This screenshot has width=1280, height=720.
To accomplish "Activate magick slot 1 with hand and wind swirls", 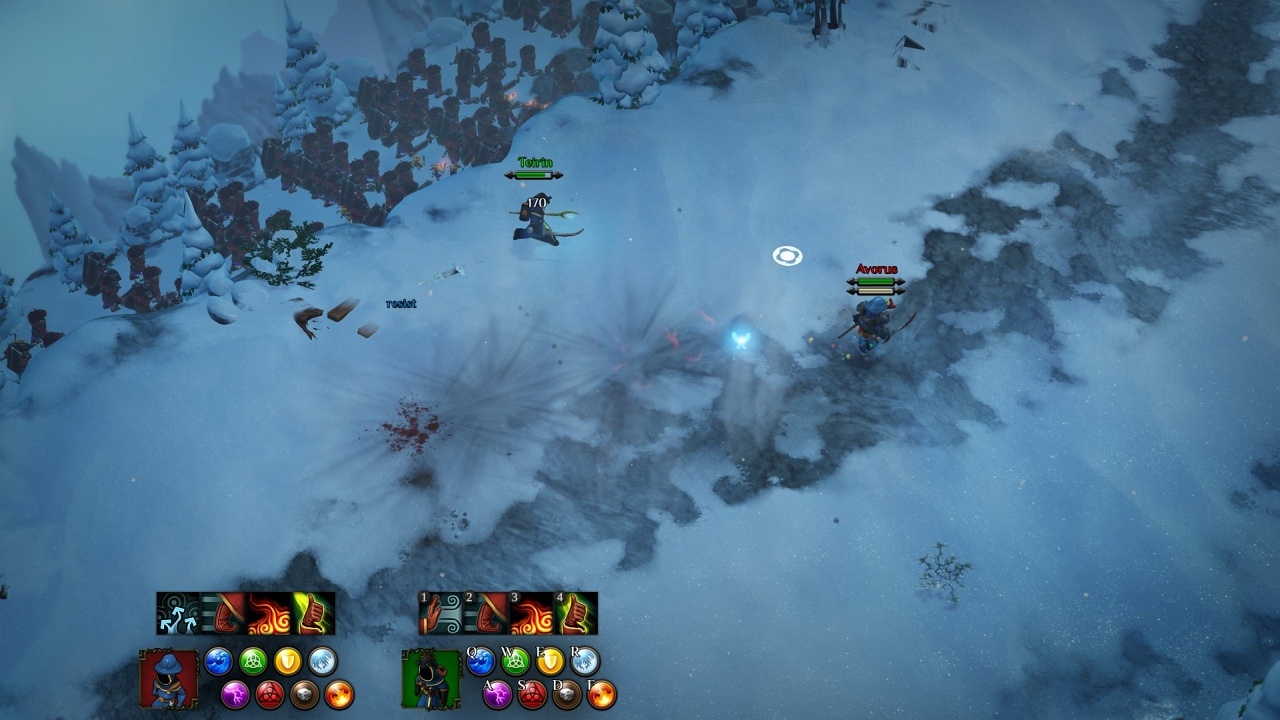I will point(441,613).
